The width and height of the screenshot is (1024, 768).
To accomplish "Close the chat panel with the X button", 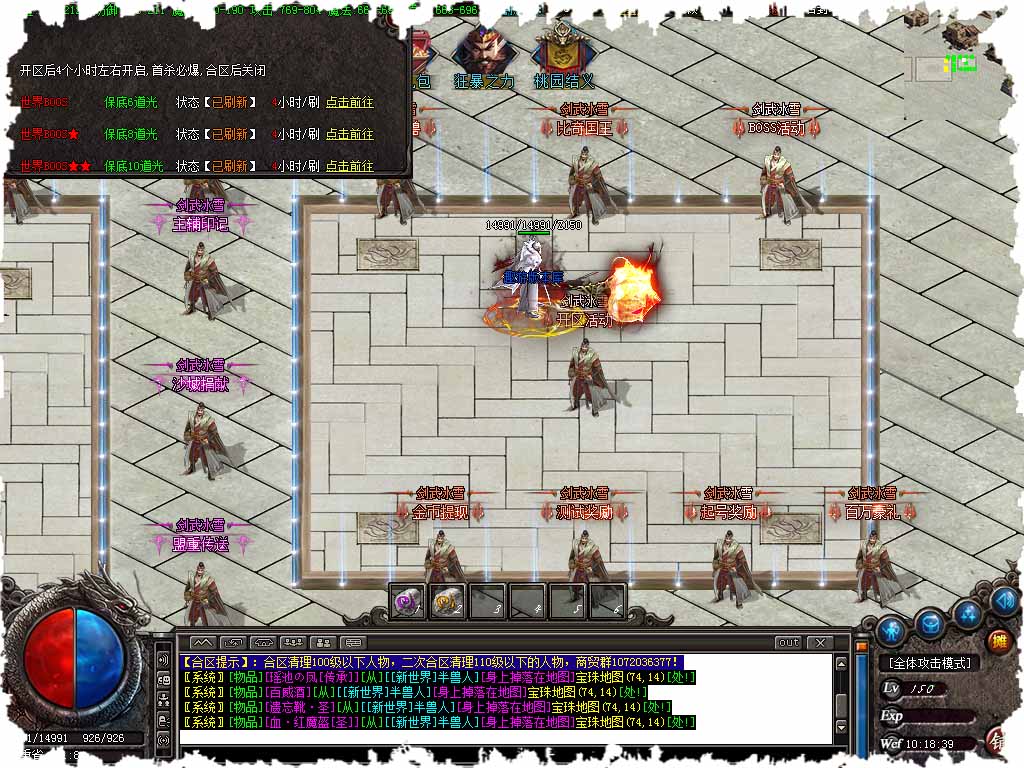I will (x=819, y=643).
